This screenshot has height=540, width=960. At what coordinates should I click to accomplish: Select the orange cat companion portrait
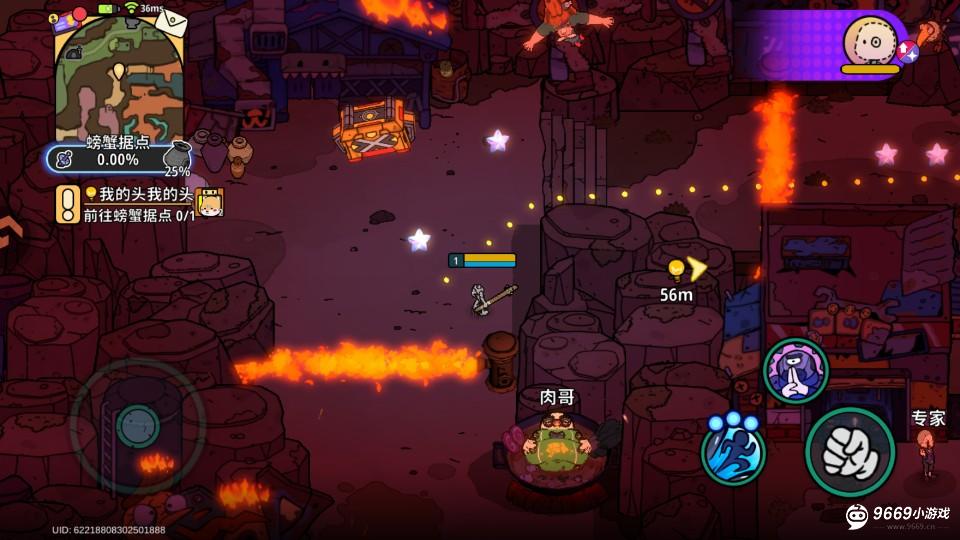point(209,203)
